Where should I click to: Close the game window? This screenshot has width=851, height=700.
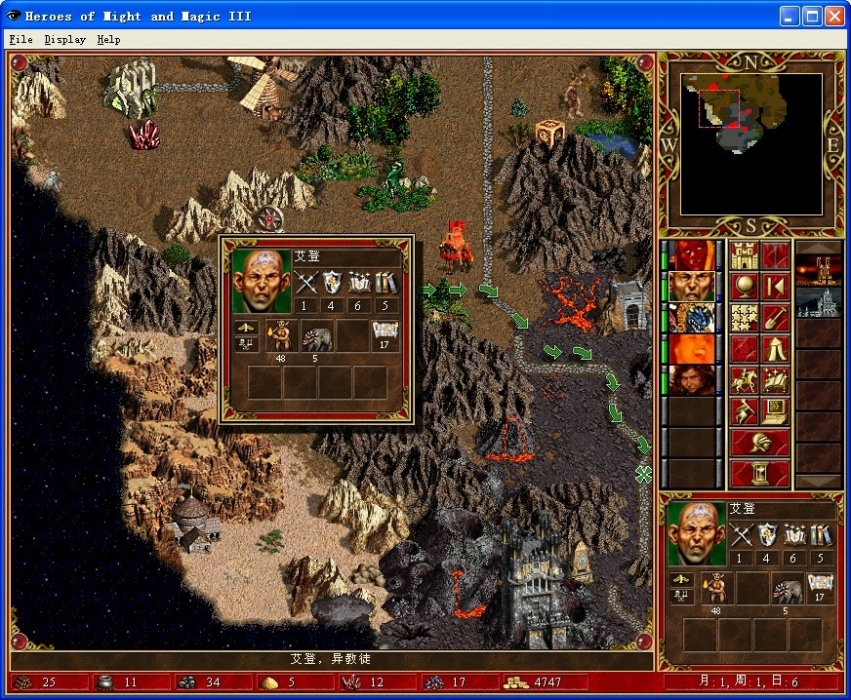(x=833, y=16)
